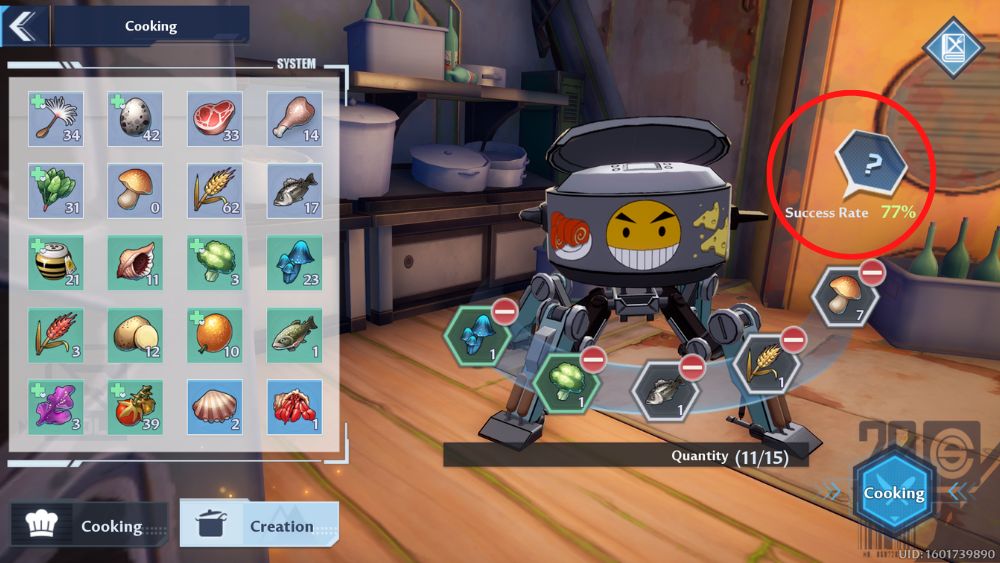
Task: Open the recipe book icon
Action: 952,47
